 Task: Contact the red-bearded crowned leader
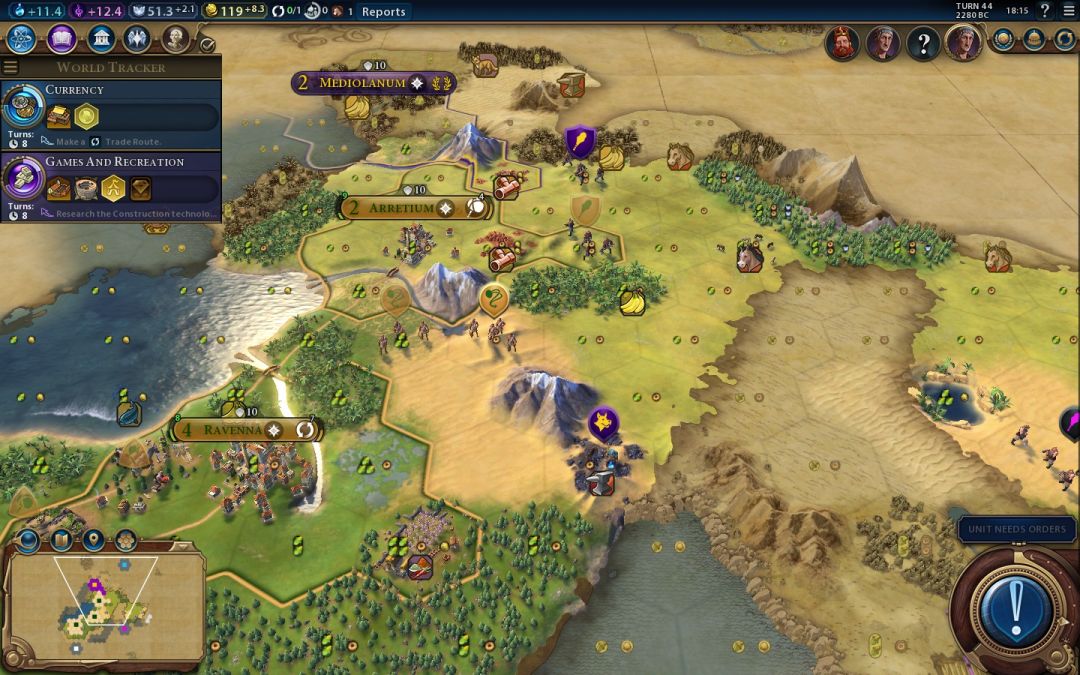click(842, 43)
